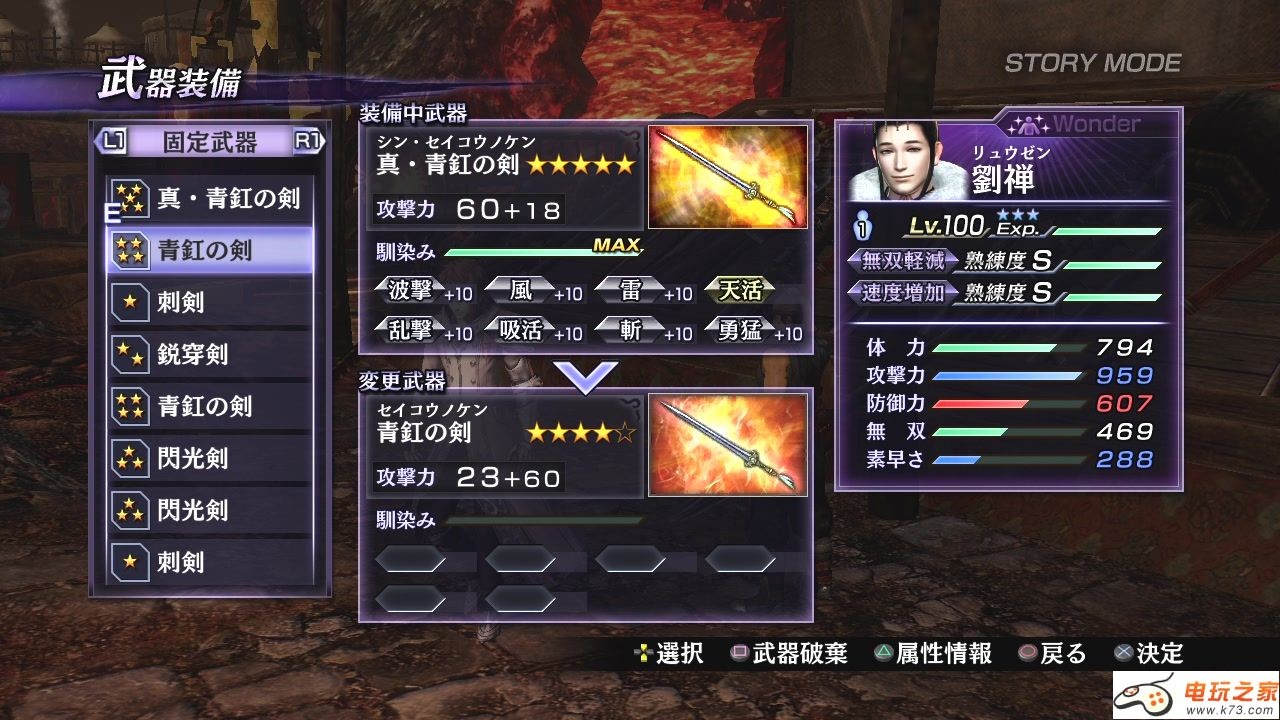Viewport: 1280px width, 720px height.
Task: Select the 天活 attribute chip
Action: point(741,291)
